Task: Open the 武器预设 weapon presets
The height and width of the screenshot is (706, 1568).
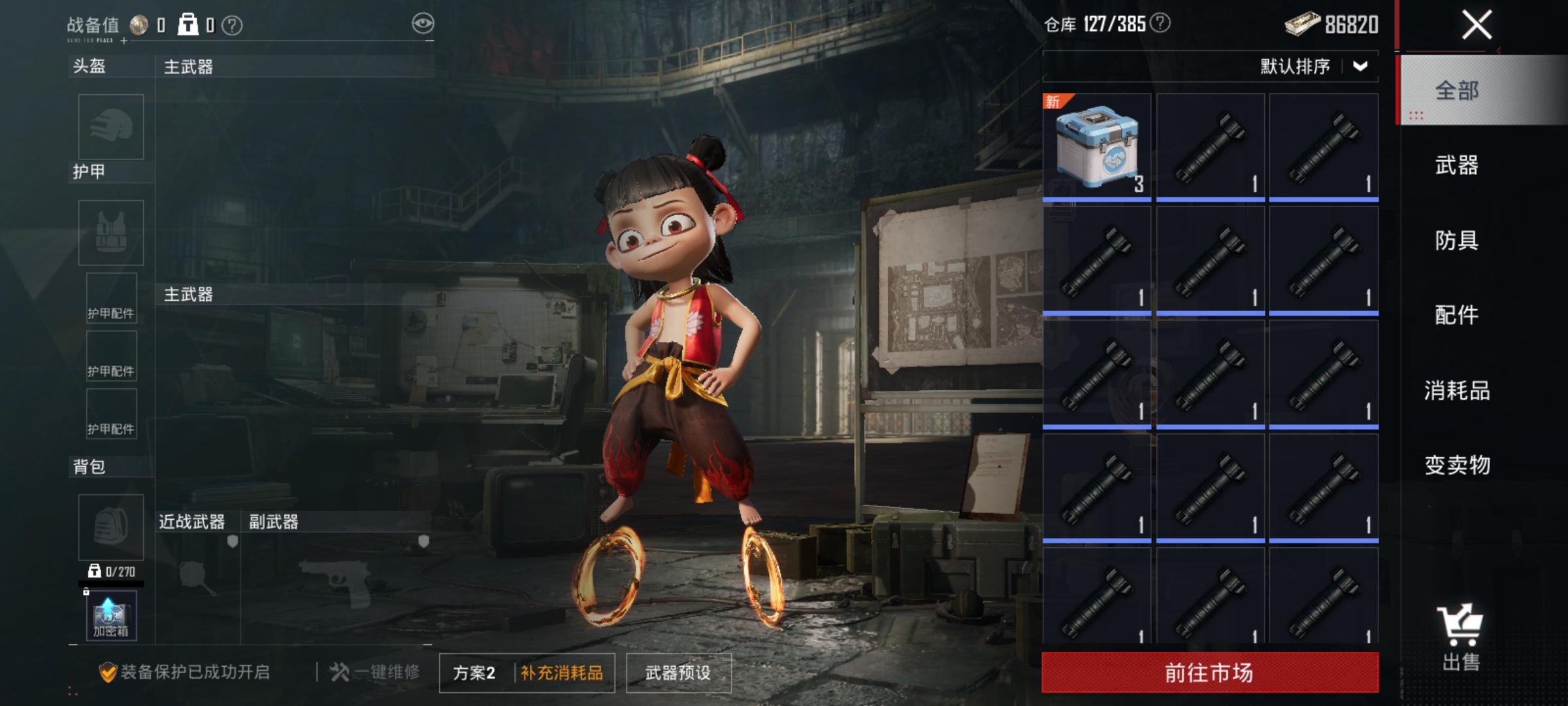Action: point(678,673)
